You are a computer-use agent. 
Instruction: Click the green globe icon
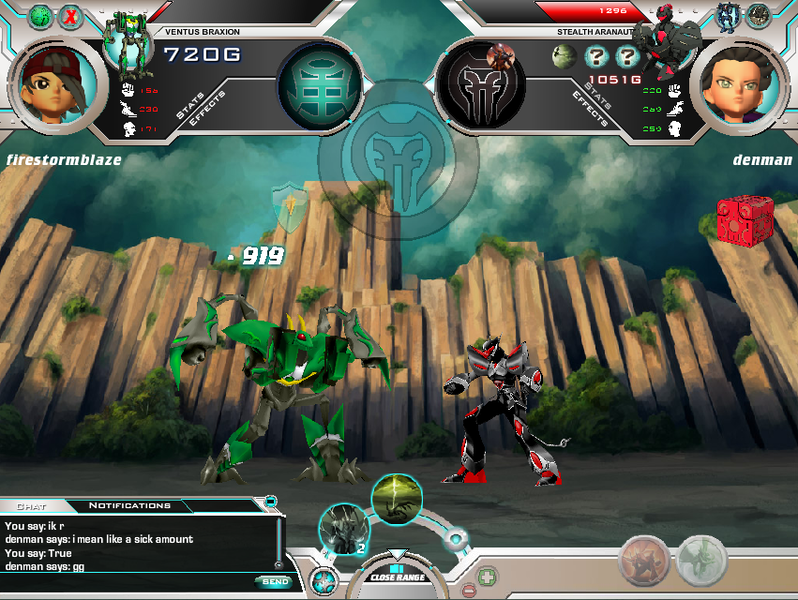point(41,16)
